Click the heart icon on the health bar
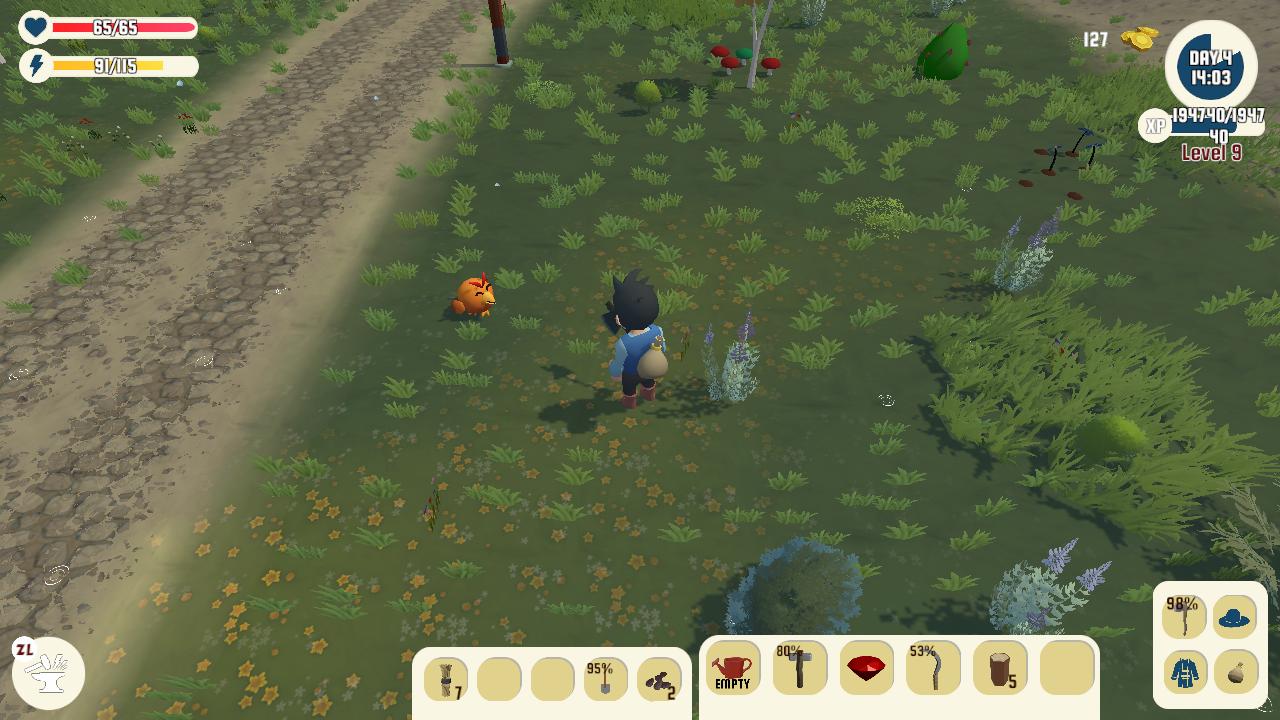1280x720 pixels. coord(34,28)
